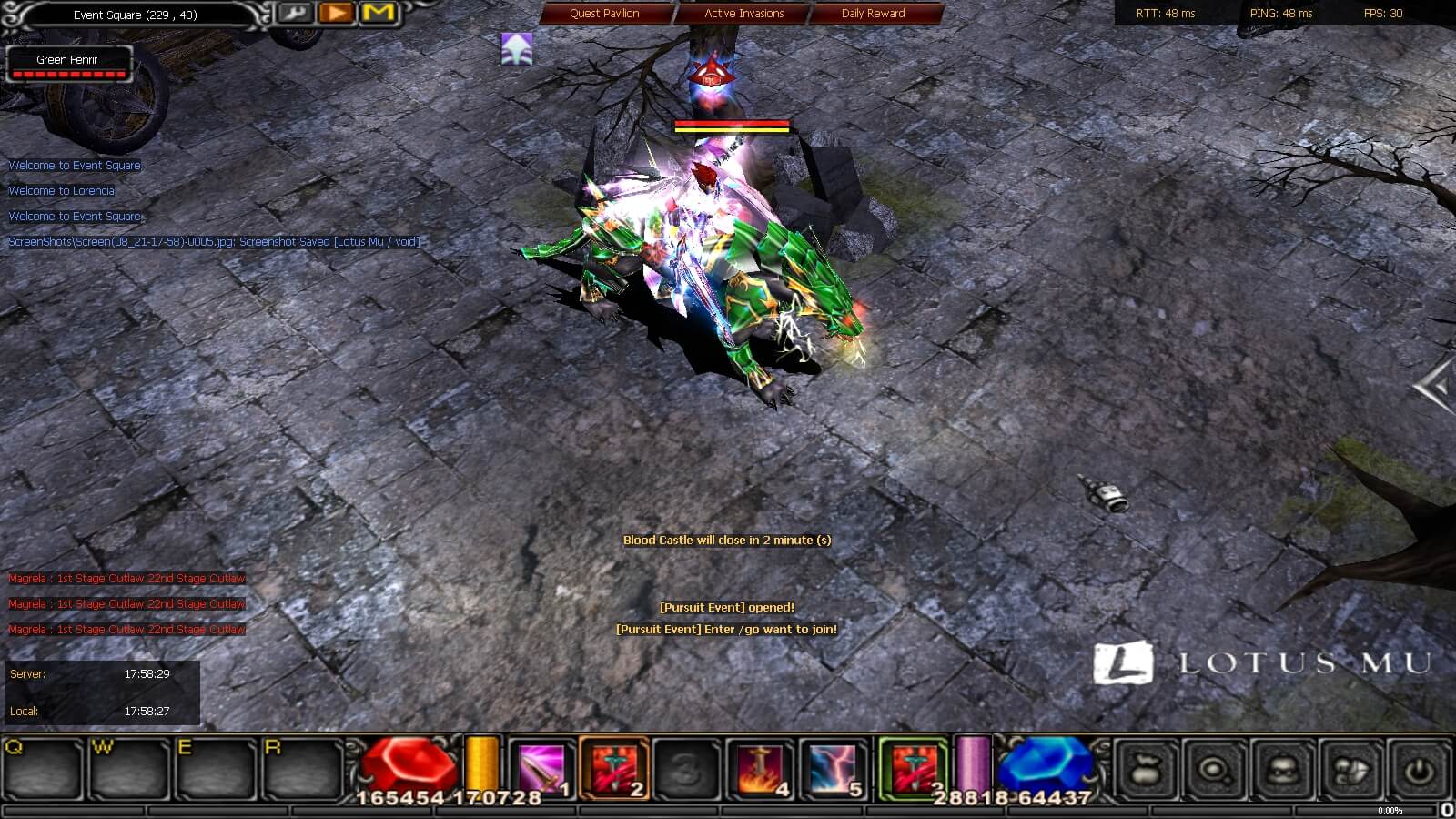Claim the Daily Reward

[873, 14]
